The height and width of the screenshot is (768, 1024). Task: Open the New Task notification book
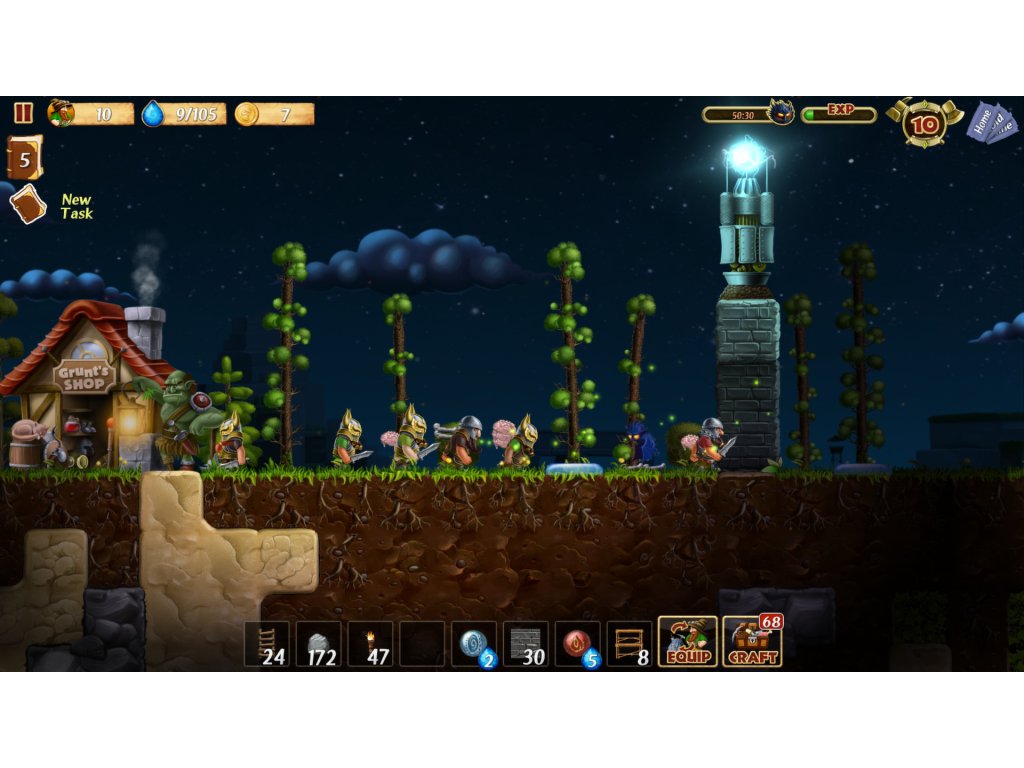tap(28, 205)
